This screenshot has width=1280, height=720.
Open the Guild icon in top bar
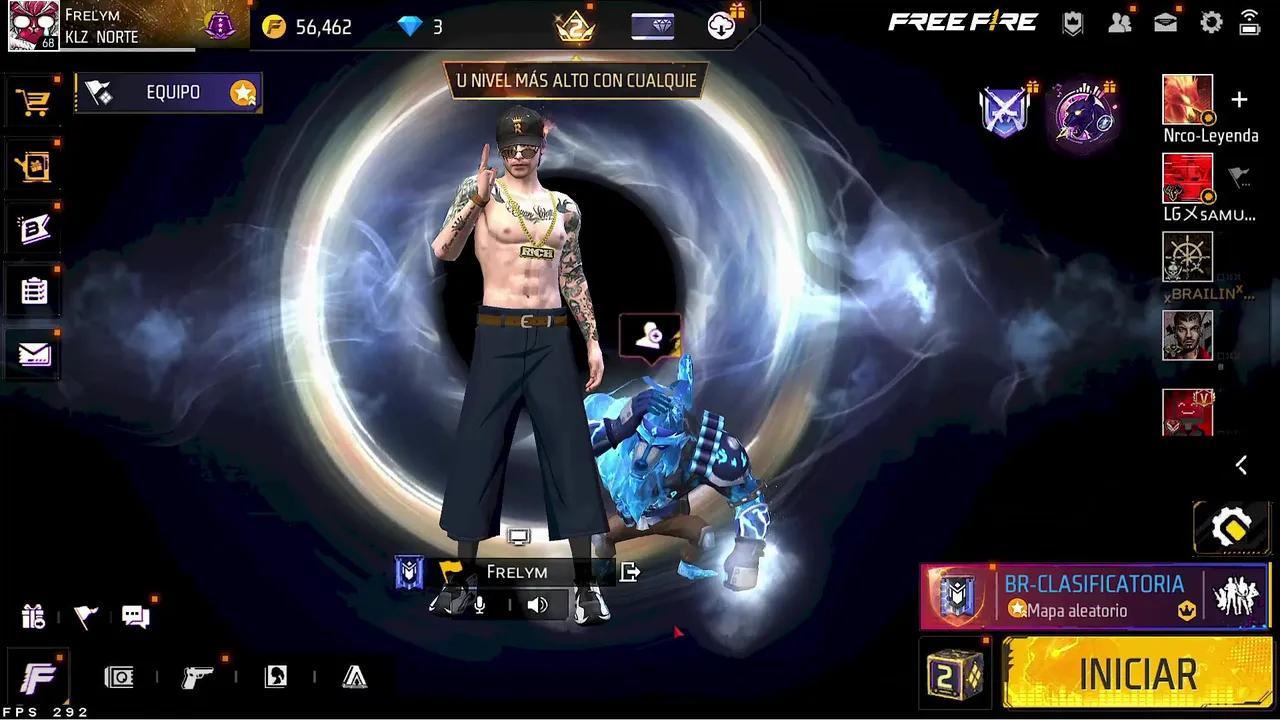(x=1072, y=22)
